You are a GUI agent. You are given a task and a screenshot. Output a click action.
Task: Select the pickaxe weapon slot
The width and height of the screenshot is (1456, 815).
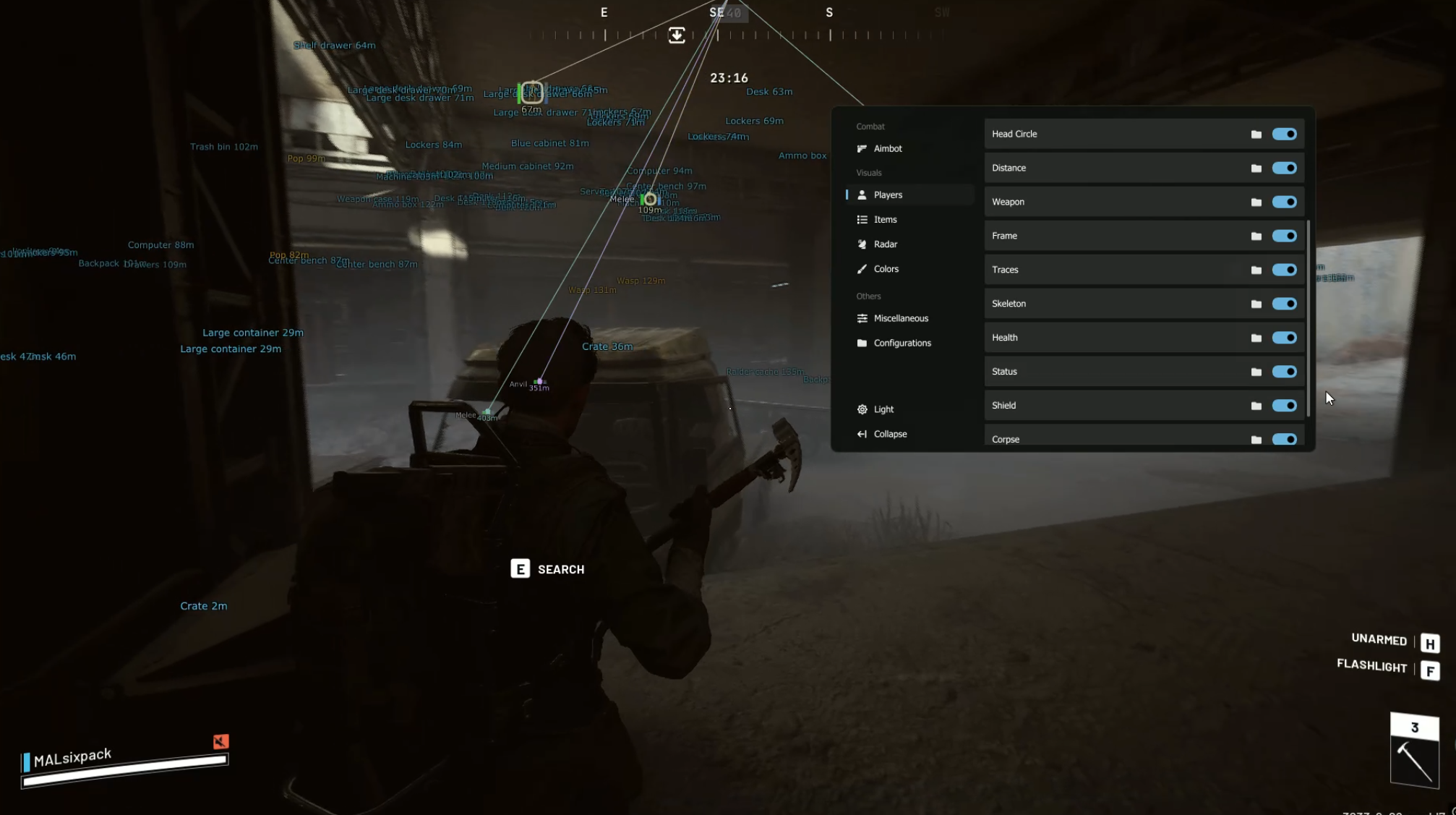[1414, 759]
